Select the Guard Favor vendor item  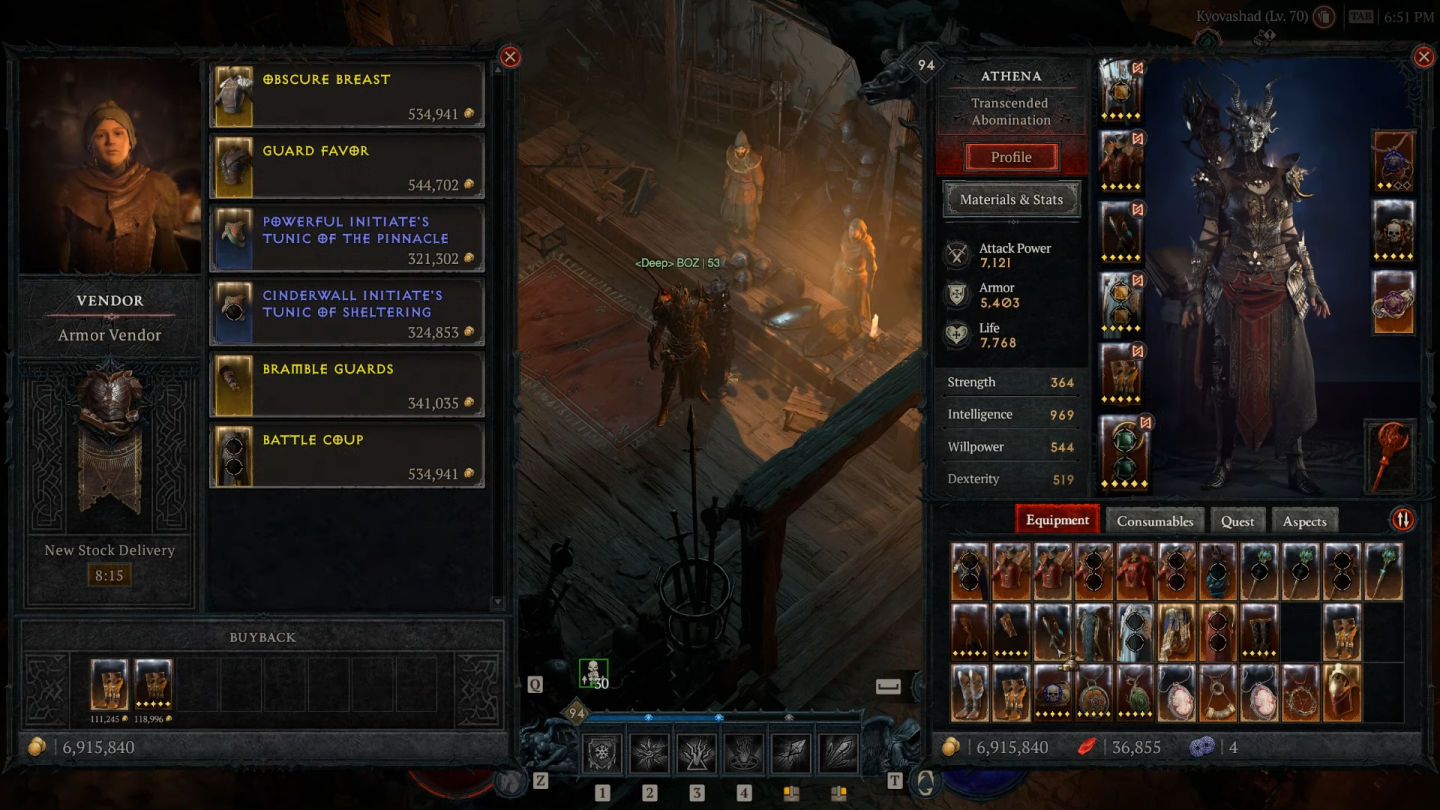346,167
